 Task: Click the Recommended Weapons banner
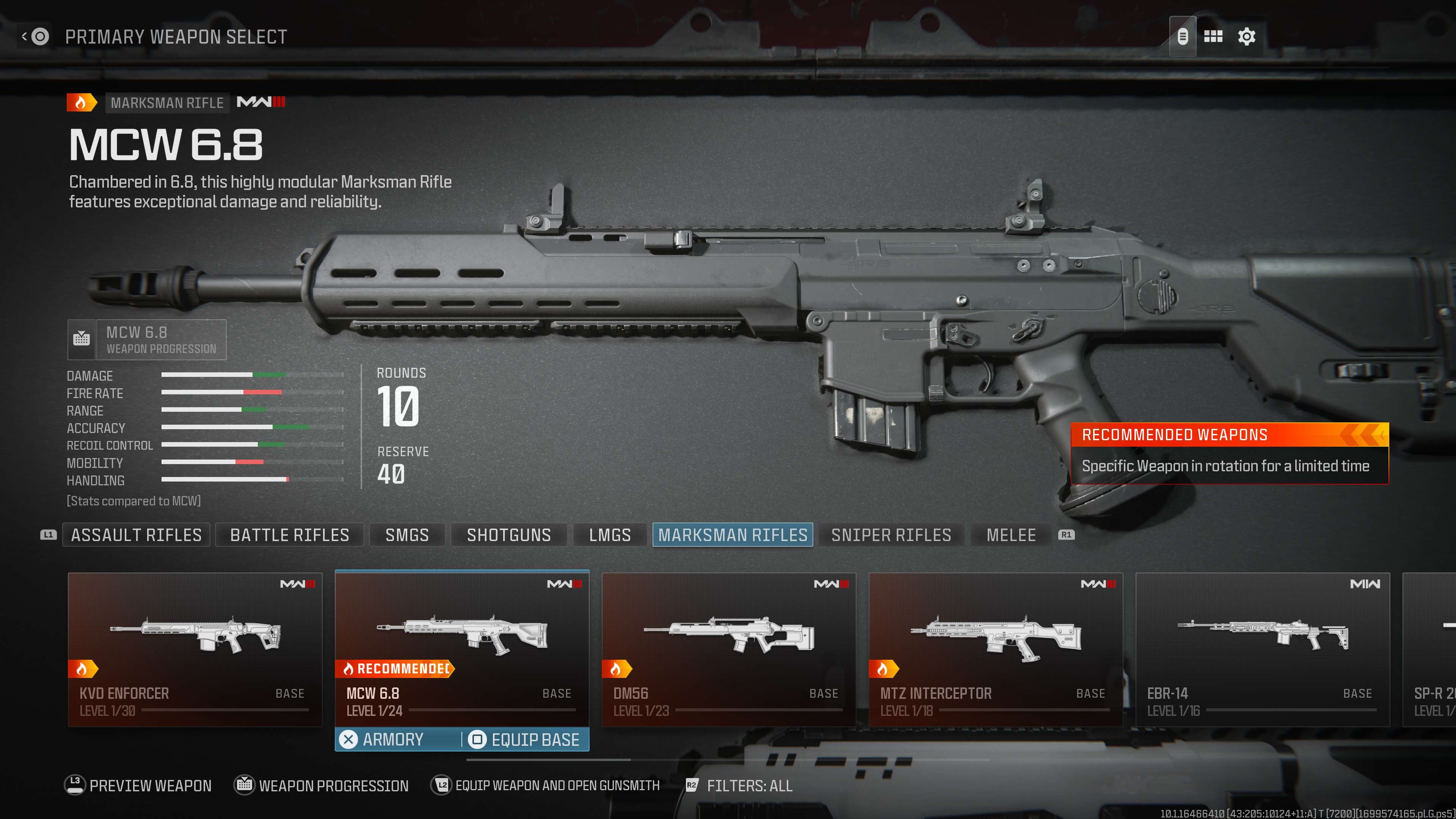point(1229,453)
